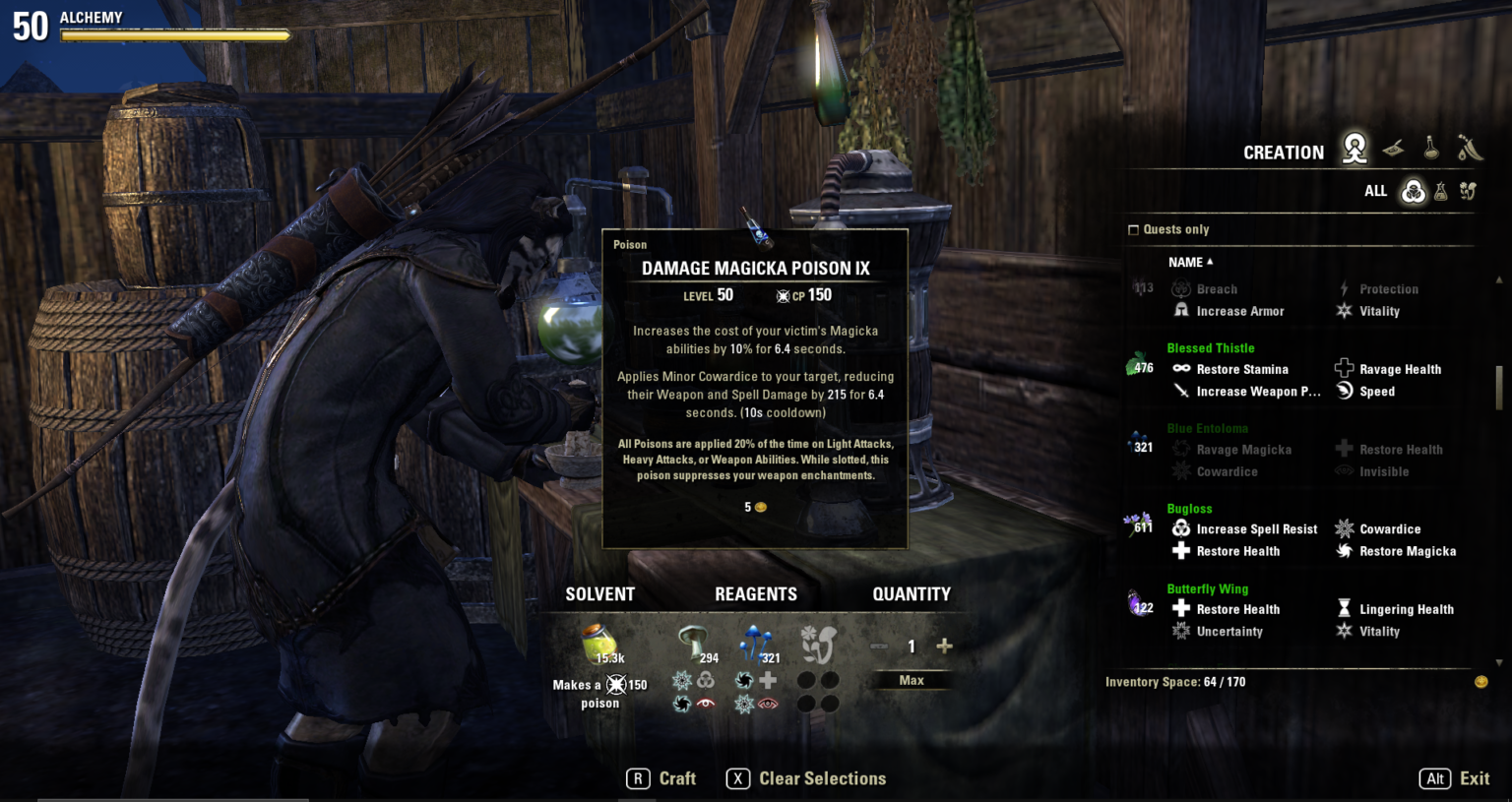This screenshot has height=802, width=1512.
Task: Switch to the Creation alchemy tab
Action: pos(1354,148)
